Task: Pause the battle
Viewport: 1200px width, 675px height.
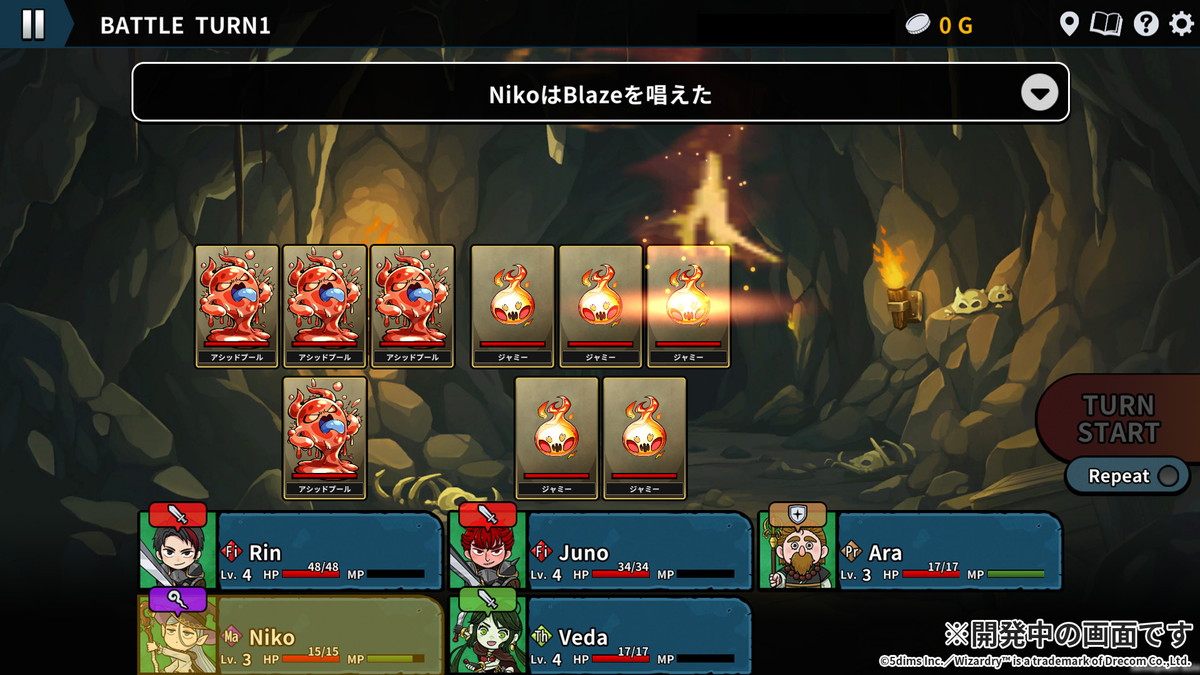Action: (x=33, y=24)
